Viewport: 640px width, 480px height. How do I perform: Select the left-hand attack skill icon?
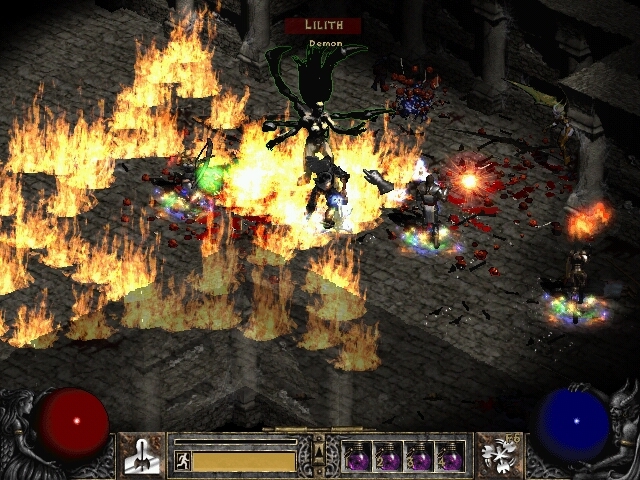tap(141, 453)
